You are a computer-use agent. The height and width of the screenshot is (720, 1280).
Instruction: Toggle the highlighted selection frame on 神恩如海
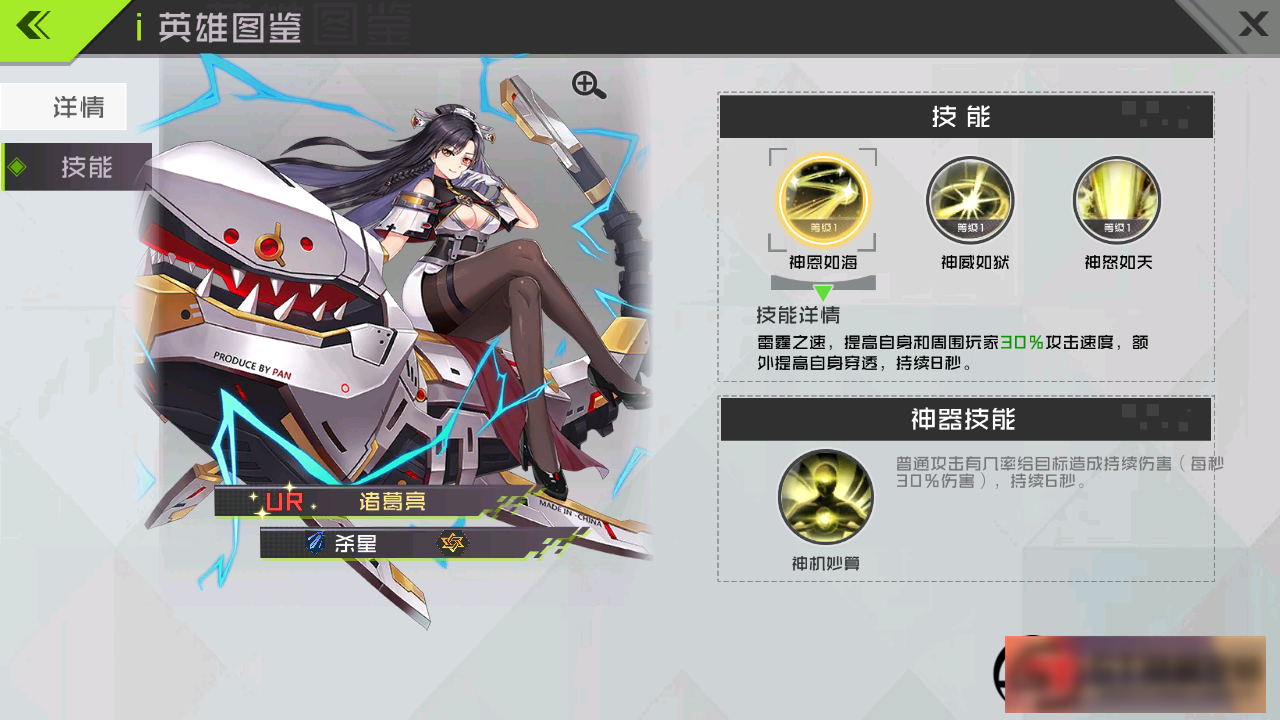(824, 200)
